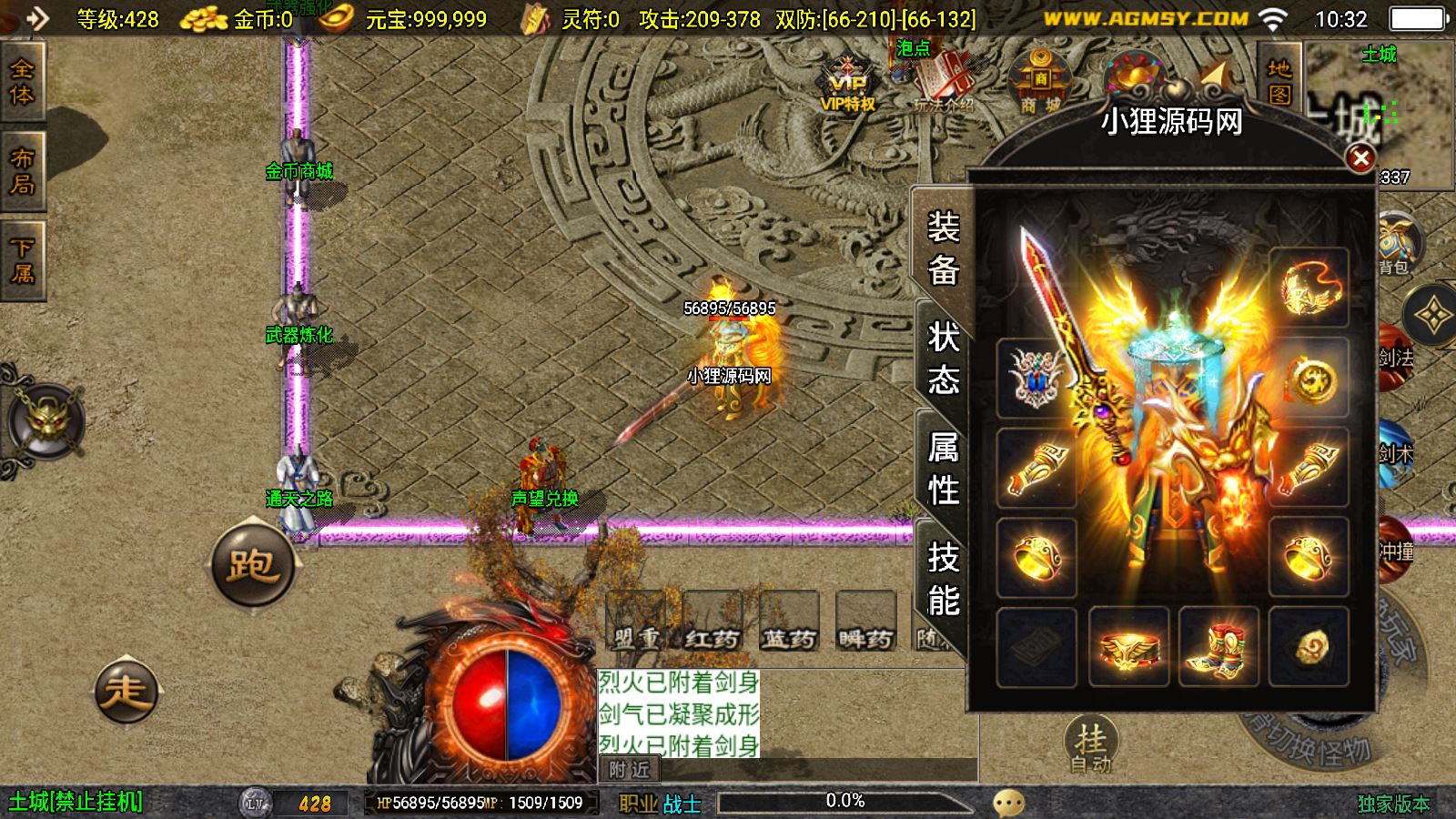
Task: Open the chat speech bubble icon
Action: click(x=1008, y=803)
